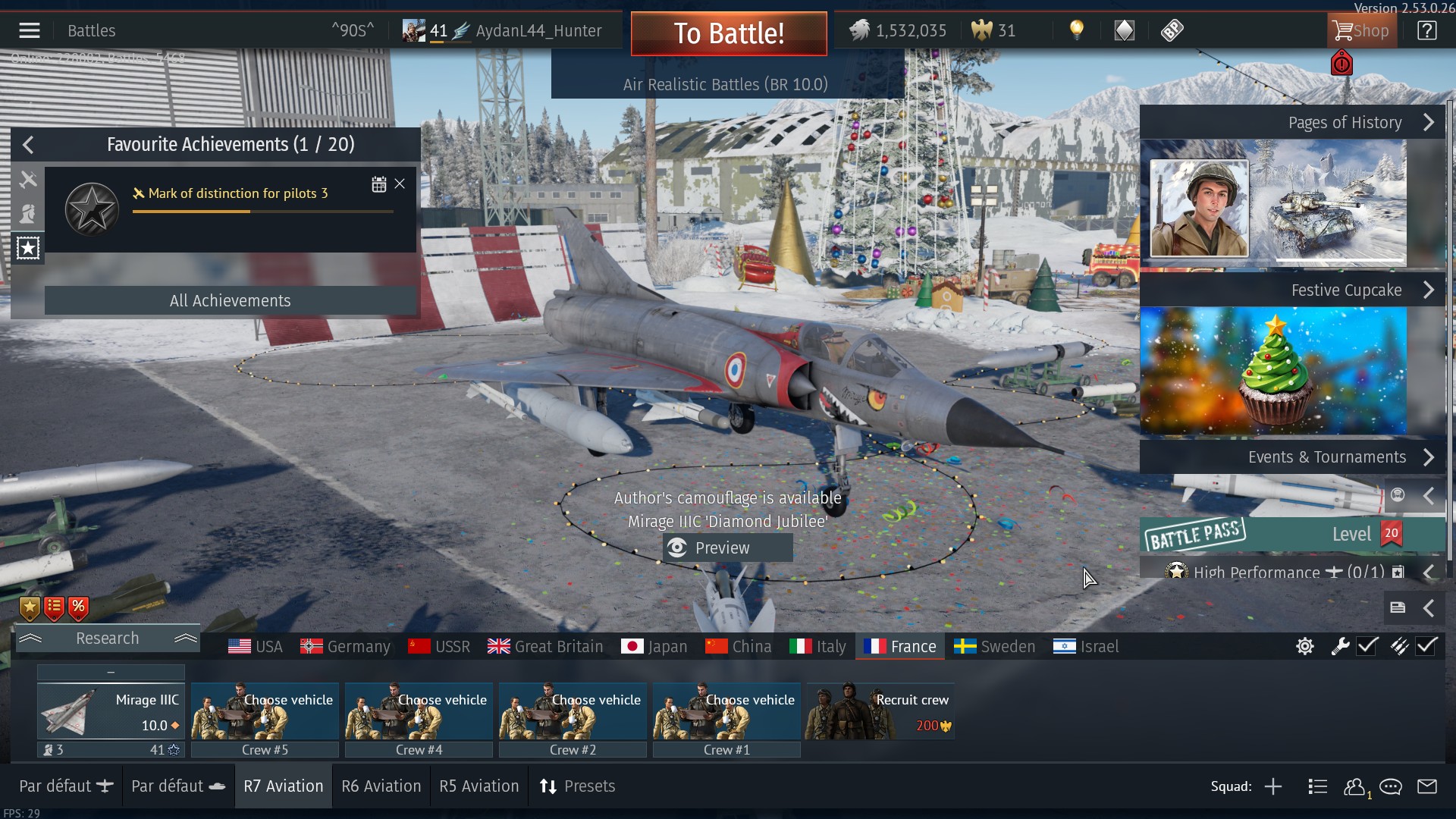The image size is (1456, 819).
Task: Open the Shop
Action: pyautogui.click(x=1362, y=31)
